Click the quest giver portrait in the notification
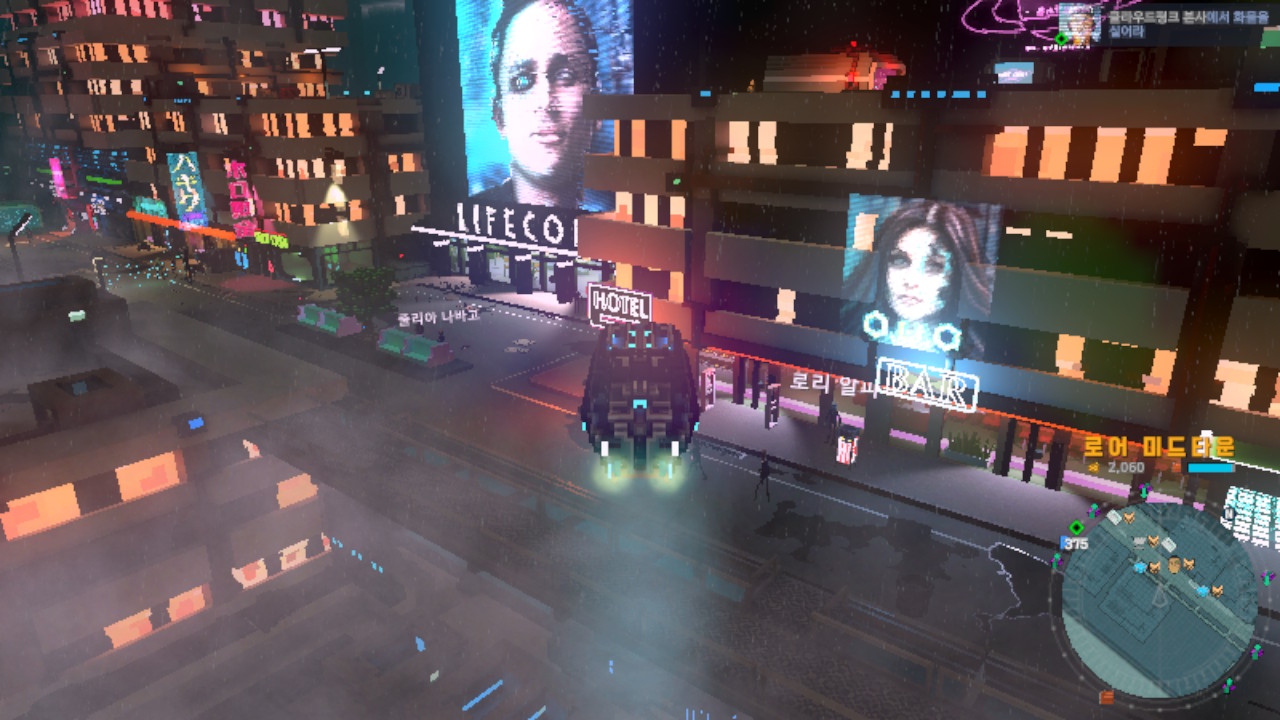Screen dimensions: 1280x720 point(1080,24)
